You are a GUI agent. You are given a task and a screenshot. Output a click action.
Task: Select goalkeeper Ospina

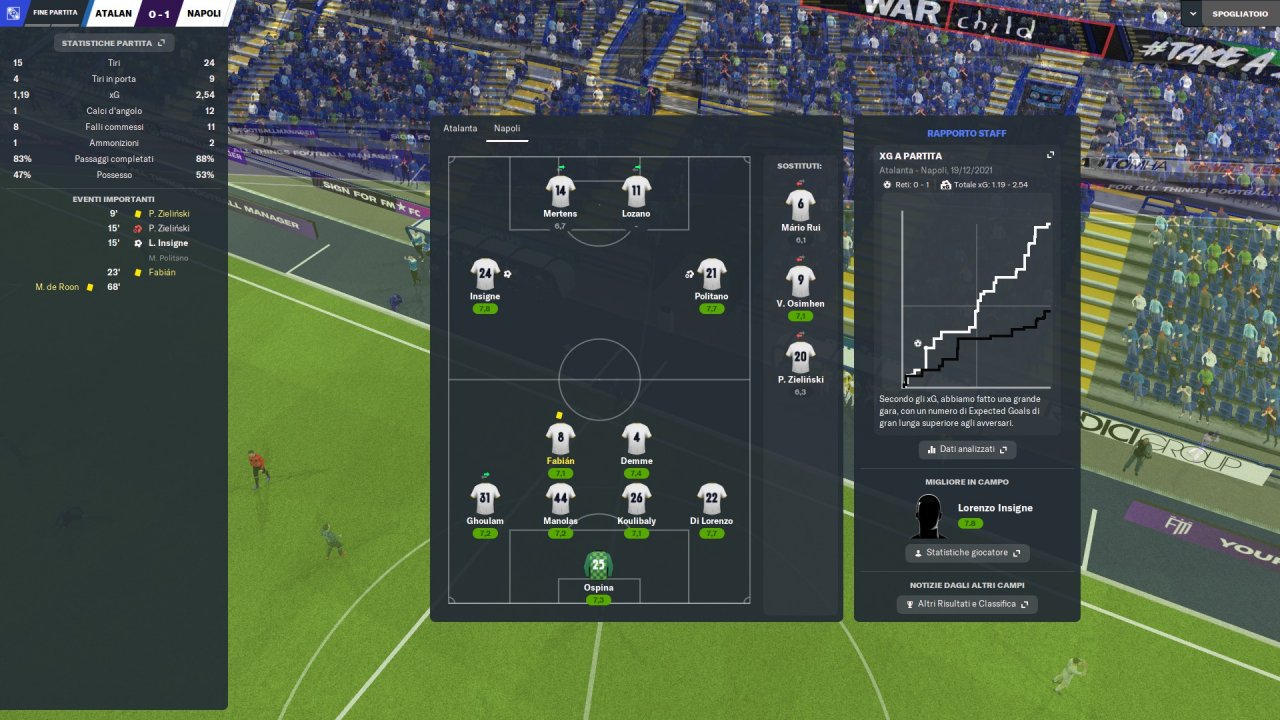pos(598,566)
